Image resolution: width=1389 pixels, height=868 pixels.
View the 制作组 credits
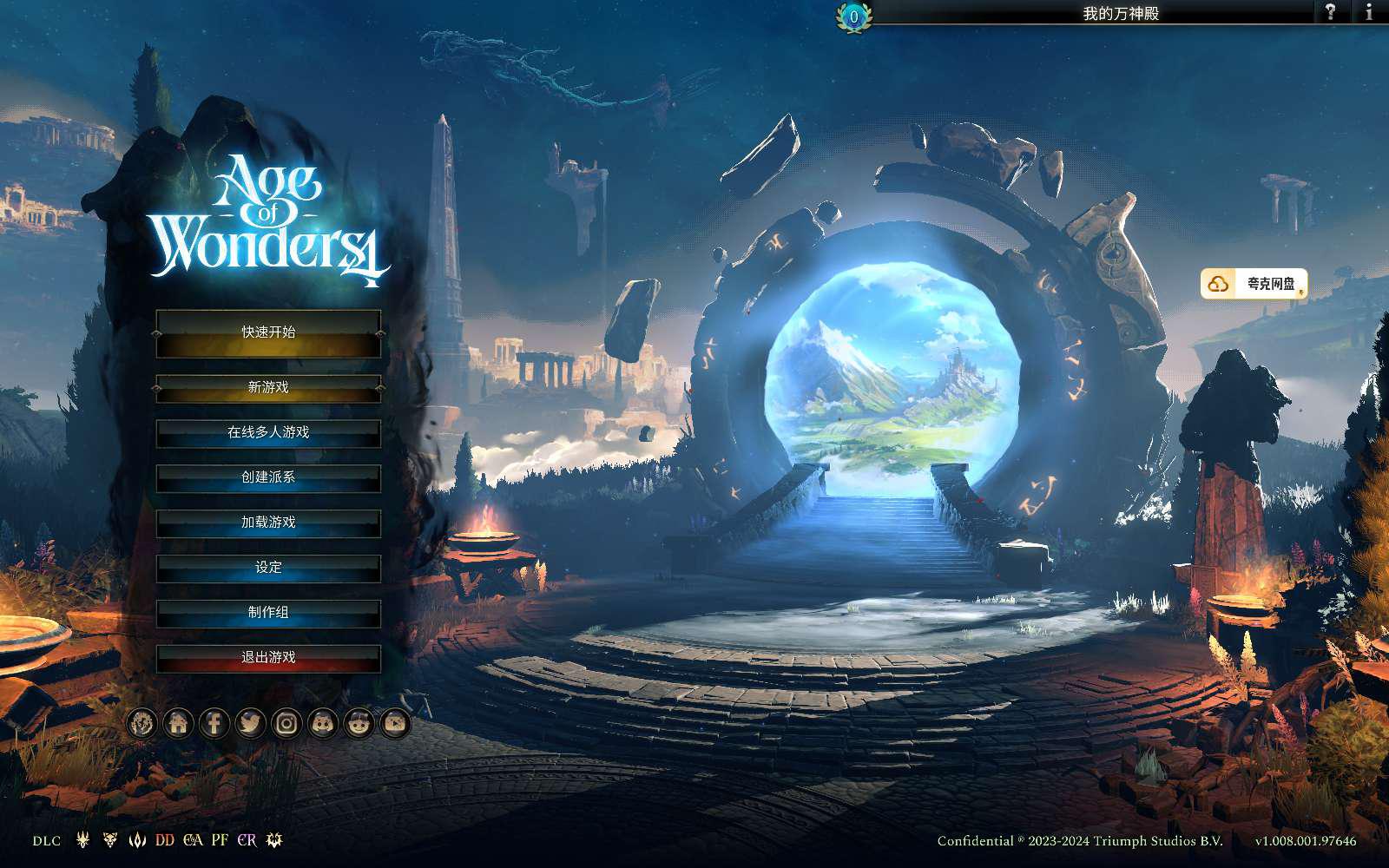coord(268,613)
